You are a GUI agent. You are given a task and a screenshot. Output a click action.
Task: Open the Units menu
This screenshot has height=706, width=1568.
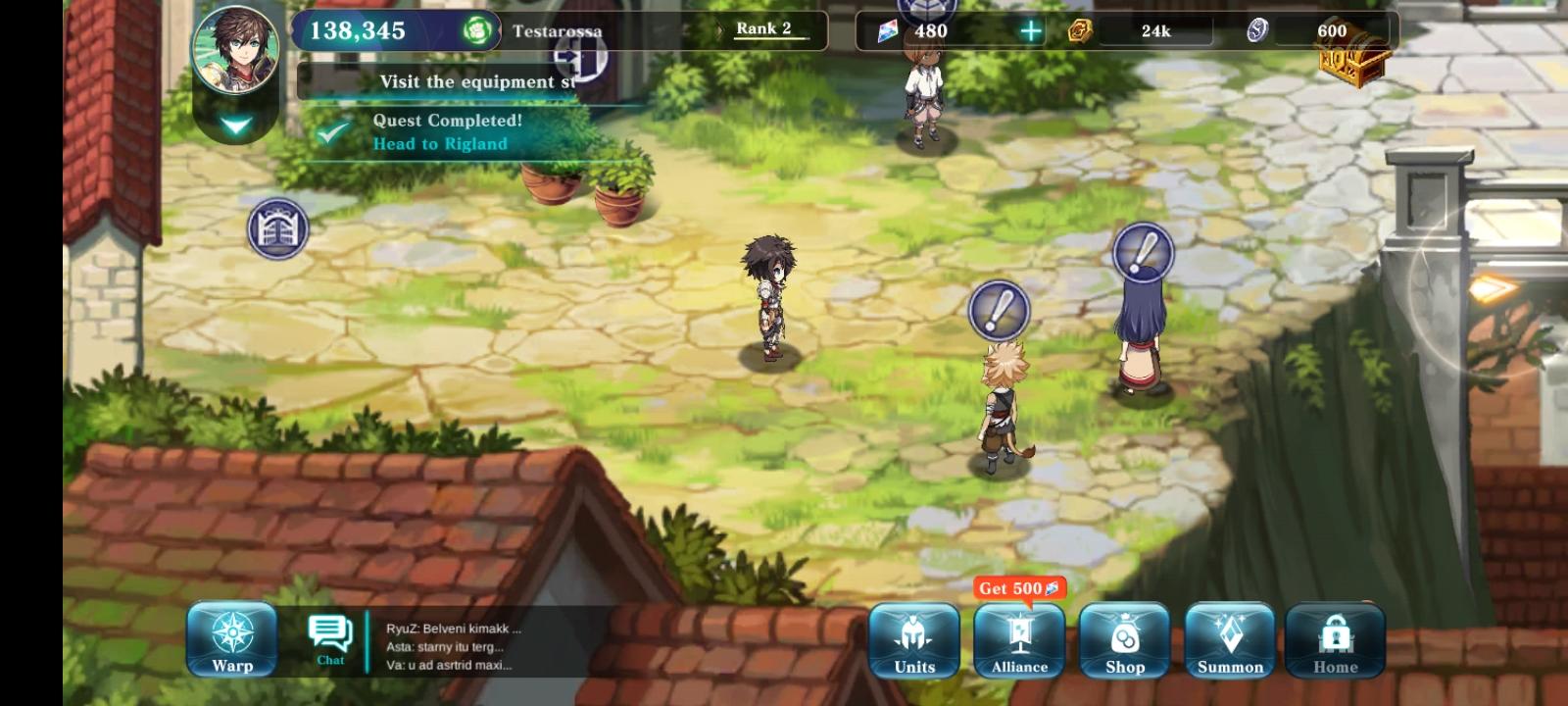[x=913, y=641]
